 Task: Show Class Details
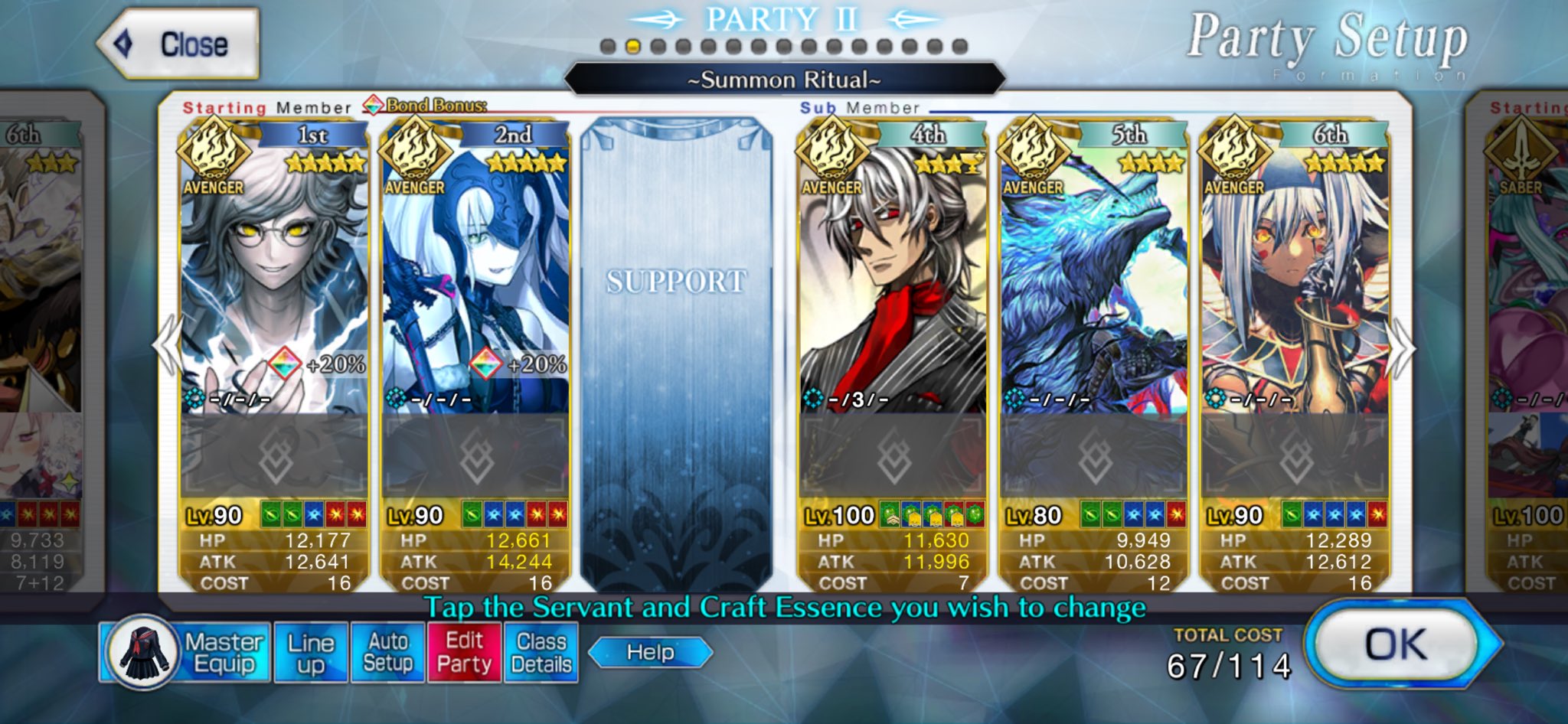coord(541,653)
